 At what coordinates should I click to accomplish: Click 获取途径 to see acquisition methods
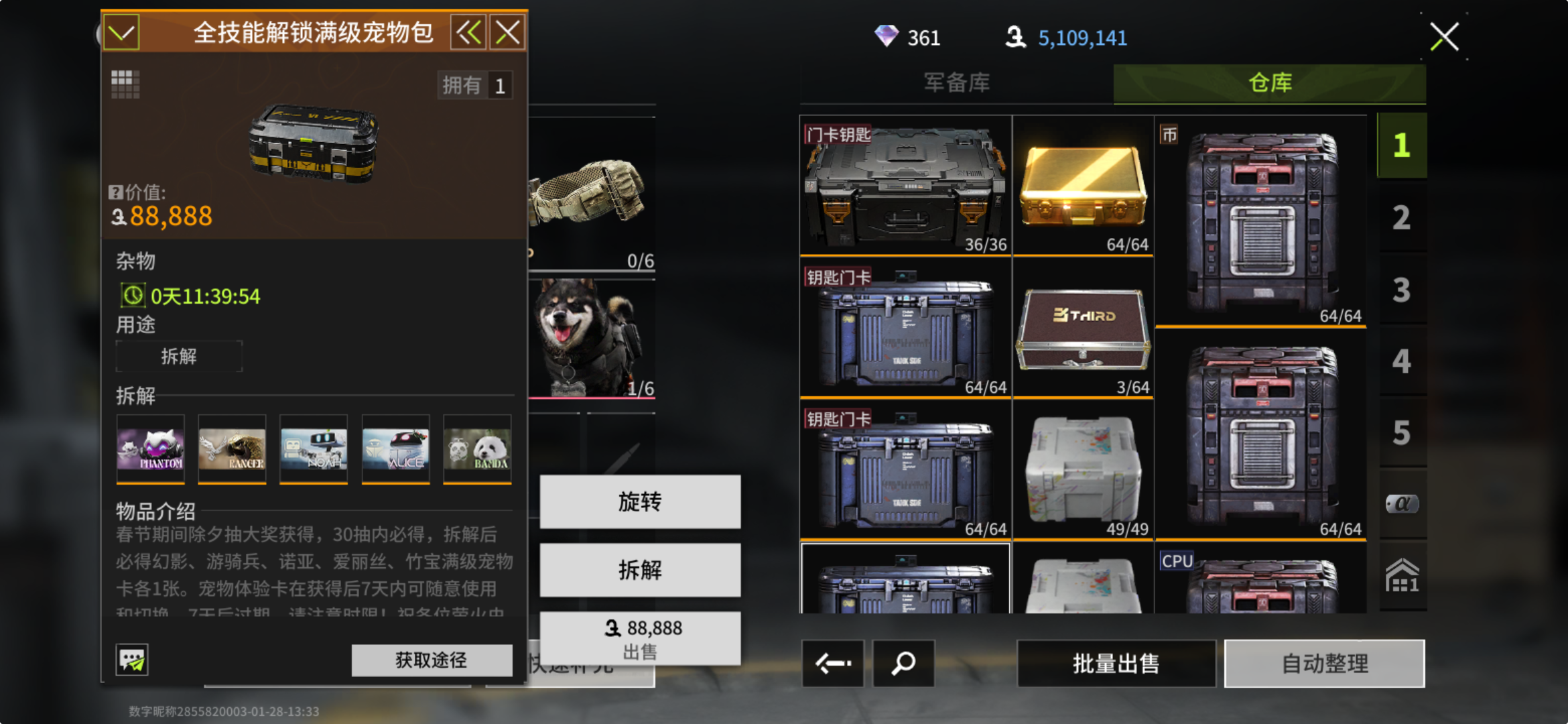click(x=431, y=660)
